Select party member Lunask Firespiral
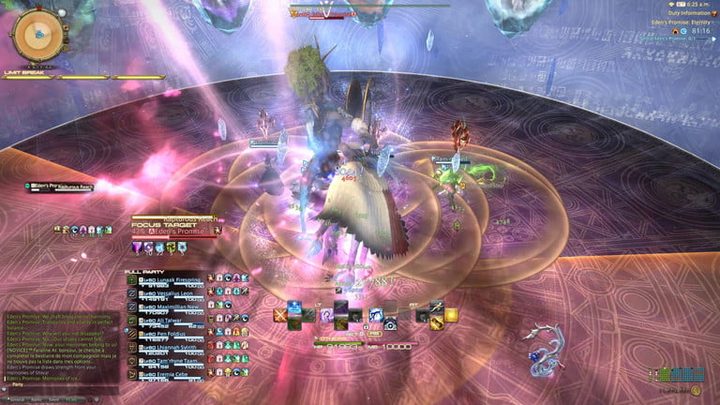 (168, 280)
